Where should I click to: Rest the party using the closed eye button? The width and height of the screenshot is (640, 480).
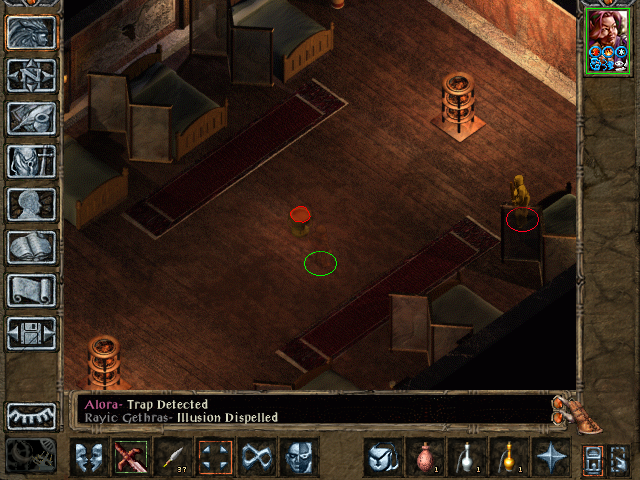(x=31, y=416)
